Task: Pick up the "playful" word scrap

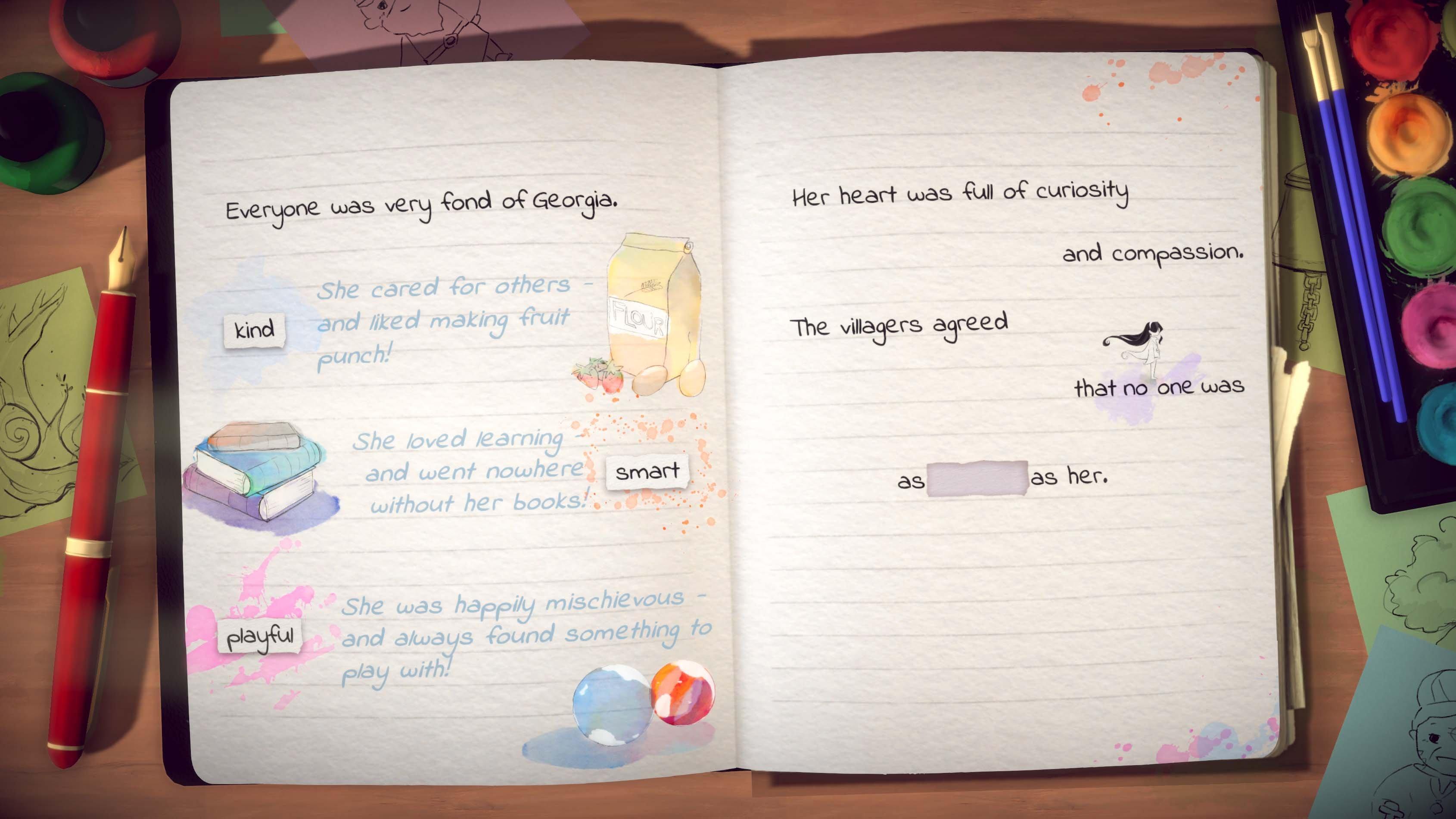Action: (x=261, y=638)
